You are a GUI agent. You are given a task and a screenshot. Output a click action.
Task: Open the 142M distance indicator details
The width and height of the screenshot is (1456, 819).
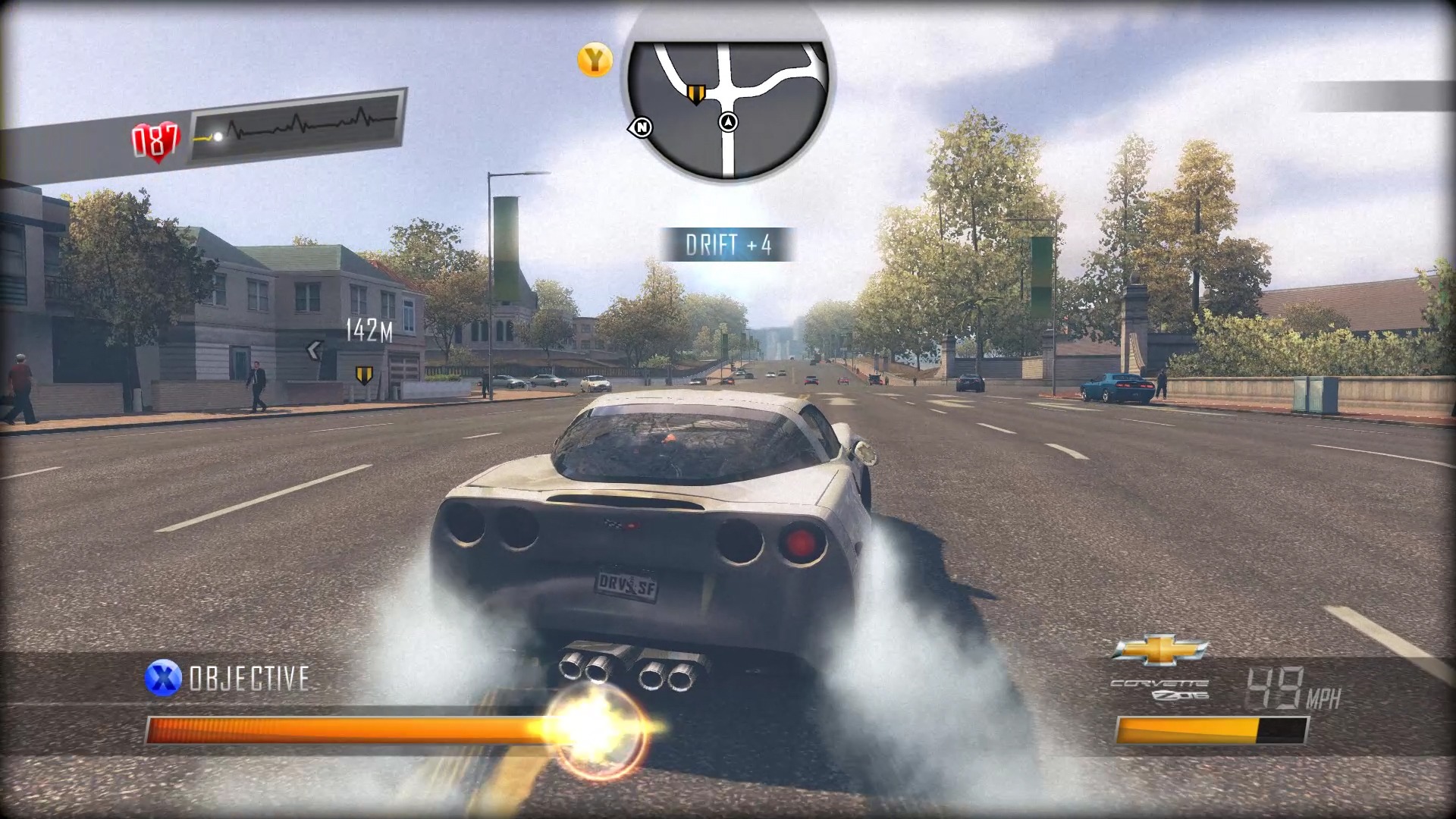coord(369,328)
